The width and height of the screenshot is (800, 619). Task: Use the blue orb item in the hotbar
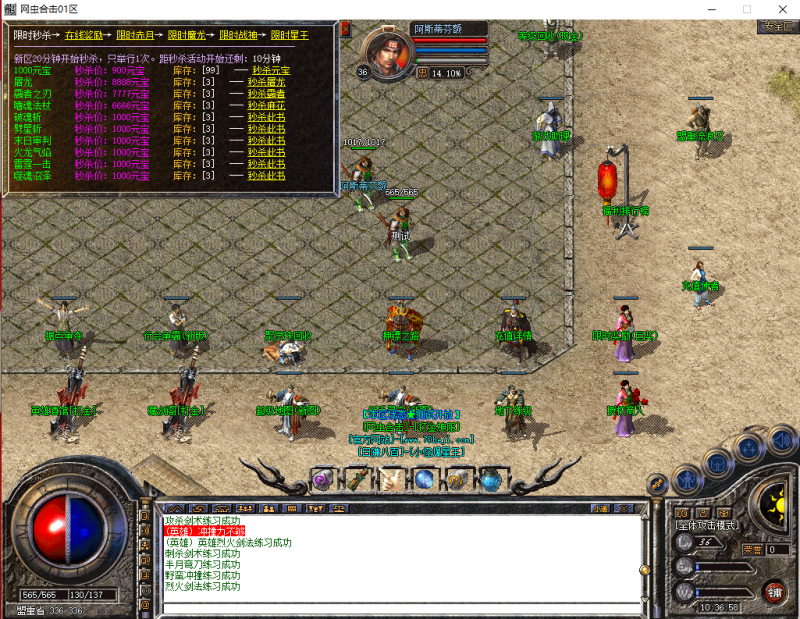423,479
